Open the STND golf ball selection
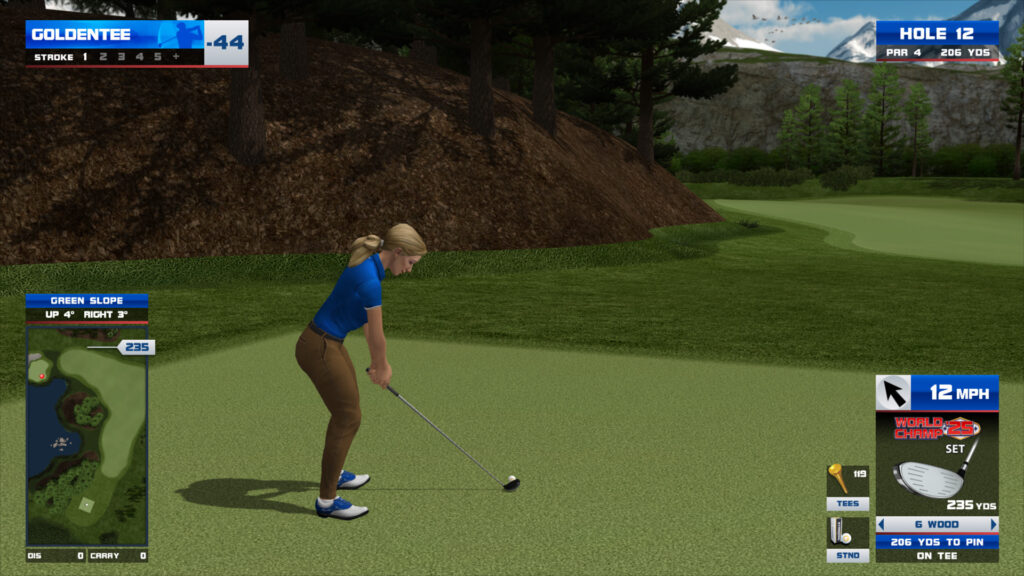The image size is (1024, 576). coord(847,538)
